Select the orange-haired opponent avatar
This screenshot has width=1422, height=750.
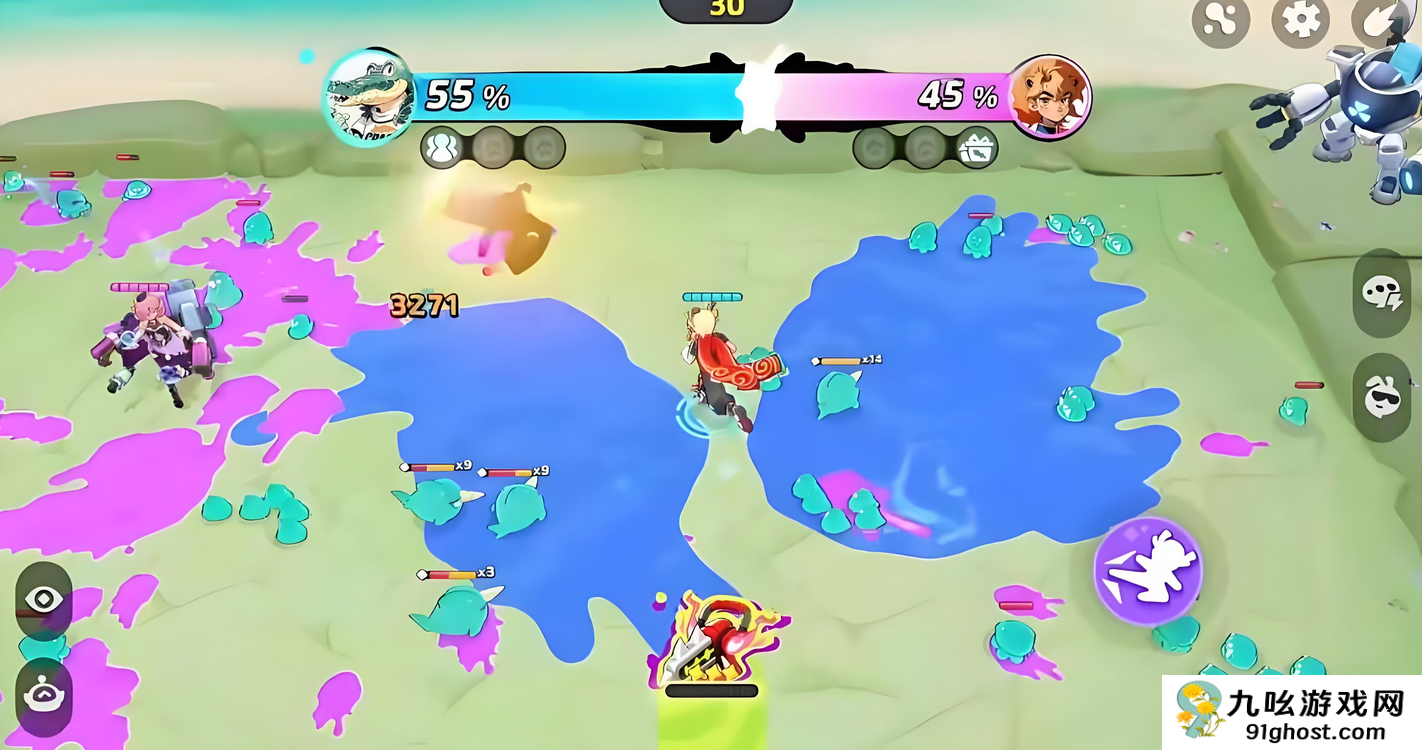coord(1048,97)
